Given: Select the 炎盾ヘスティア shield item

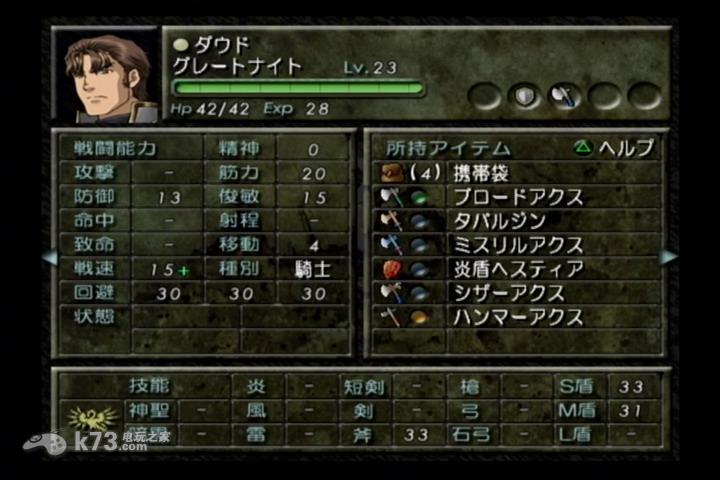Looking at the screenshot, I should pyautogui.click(x=517, y=269).
